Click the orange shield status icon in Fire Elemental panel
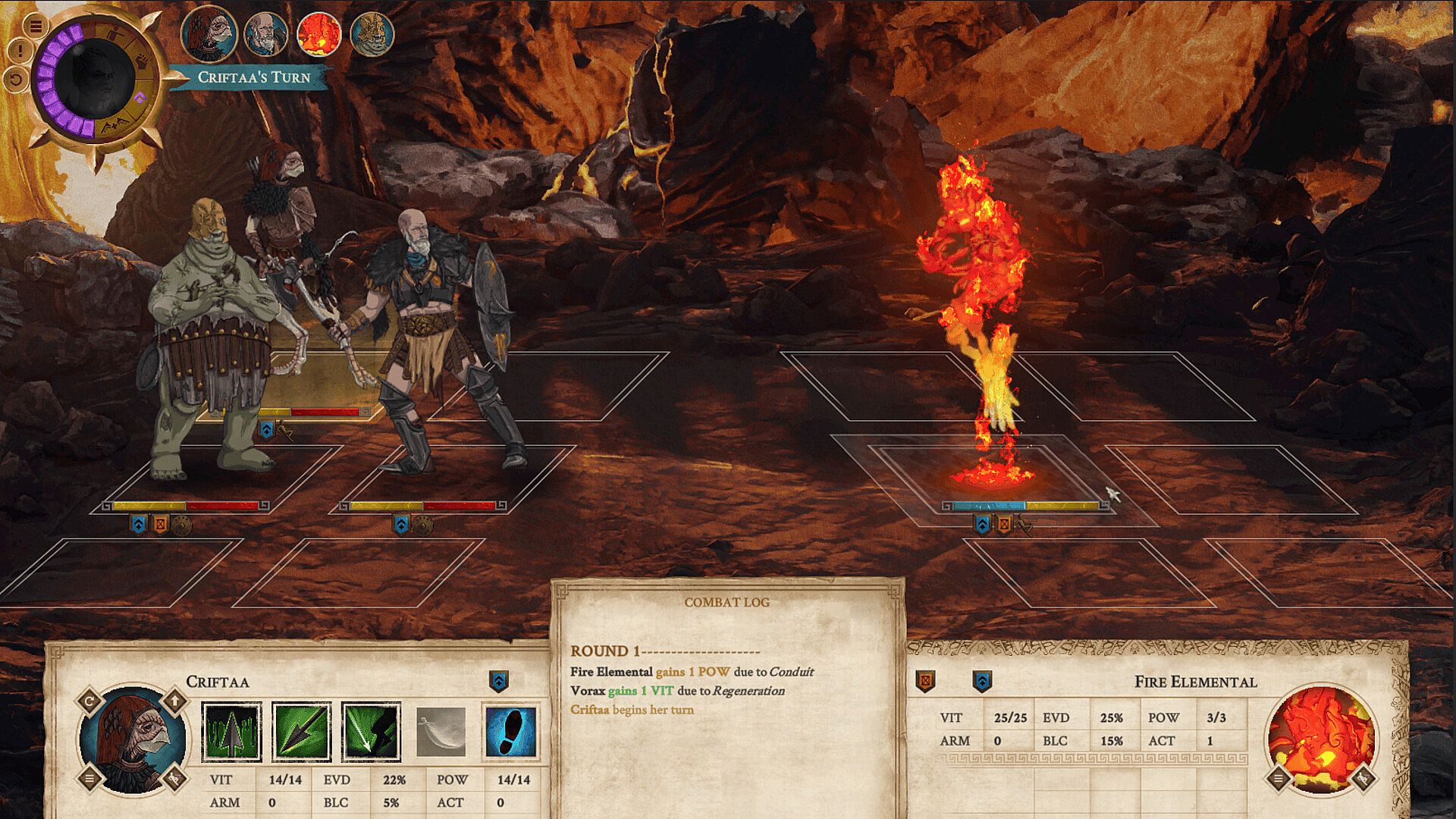Viewport: 1456px width, 819px height. click(925, 681)
